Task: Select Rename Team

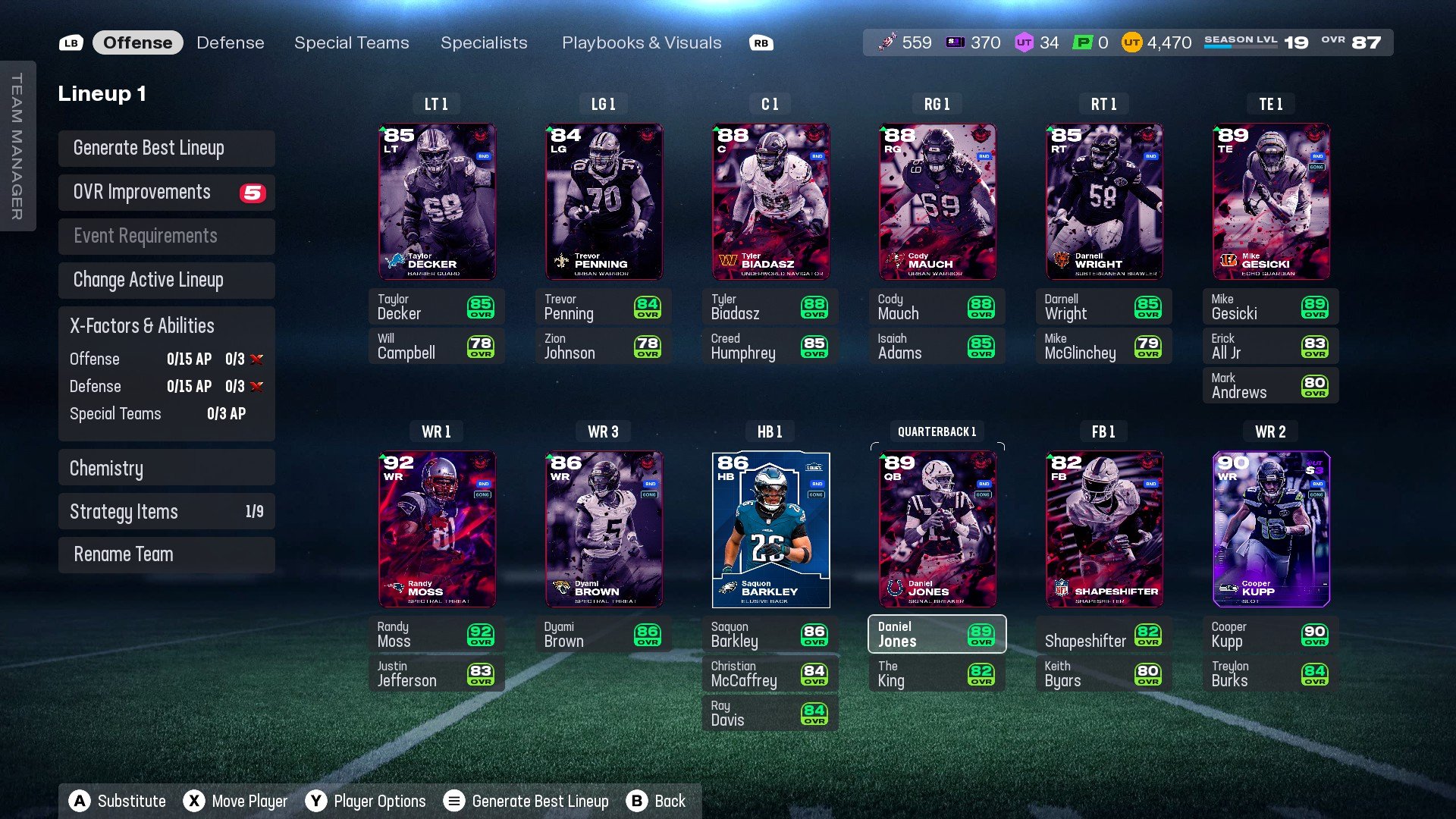Action: click(x=166, y=554)
